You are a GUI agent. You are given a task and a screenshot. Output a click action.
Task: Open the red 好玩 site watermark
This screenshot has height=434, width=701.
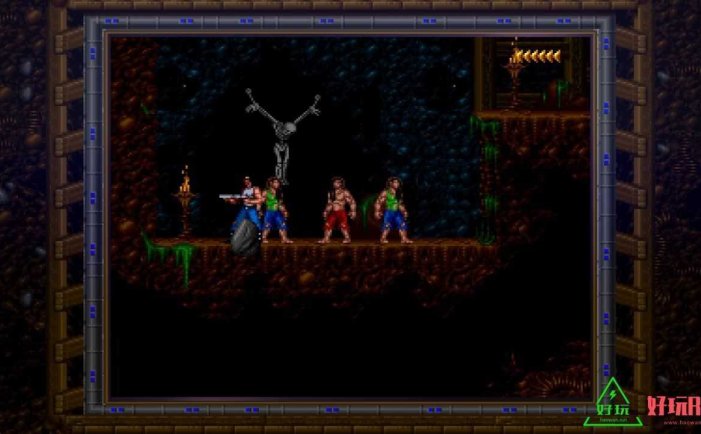pyautogui.click(x=672, y=407)
